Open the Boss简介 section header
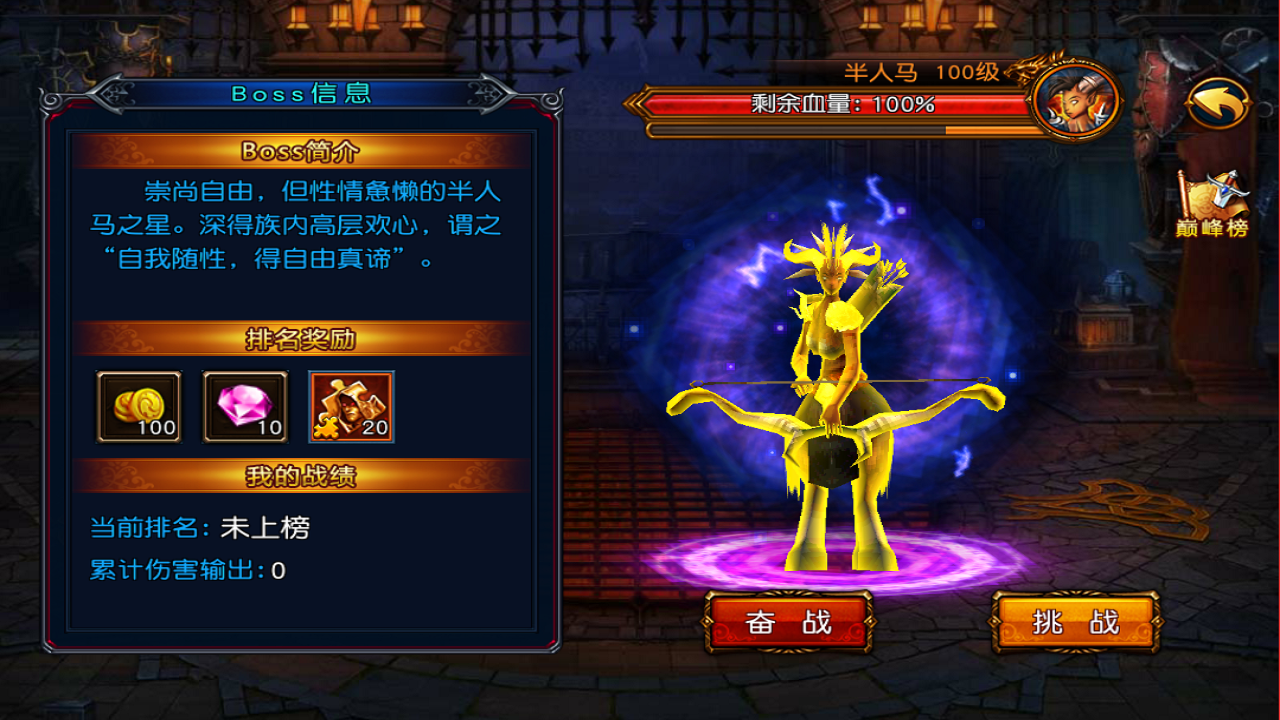The height and width of the screenshot is (720, 1280). pos(302,151)
